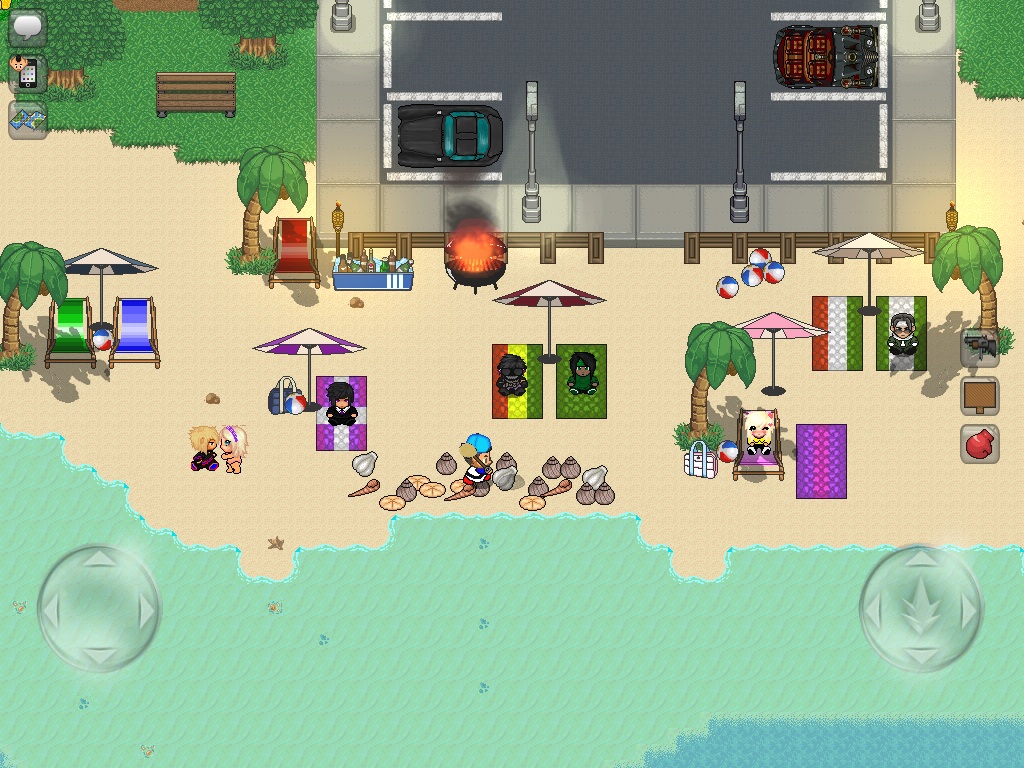
Task: Tap the movement joystick pad
Action: [100, 607]
